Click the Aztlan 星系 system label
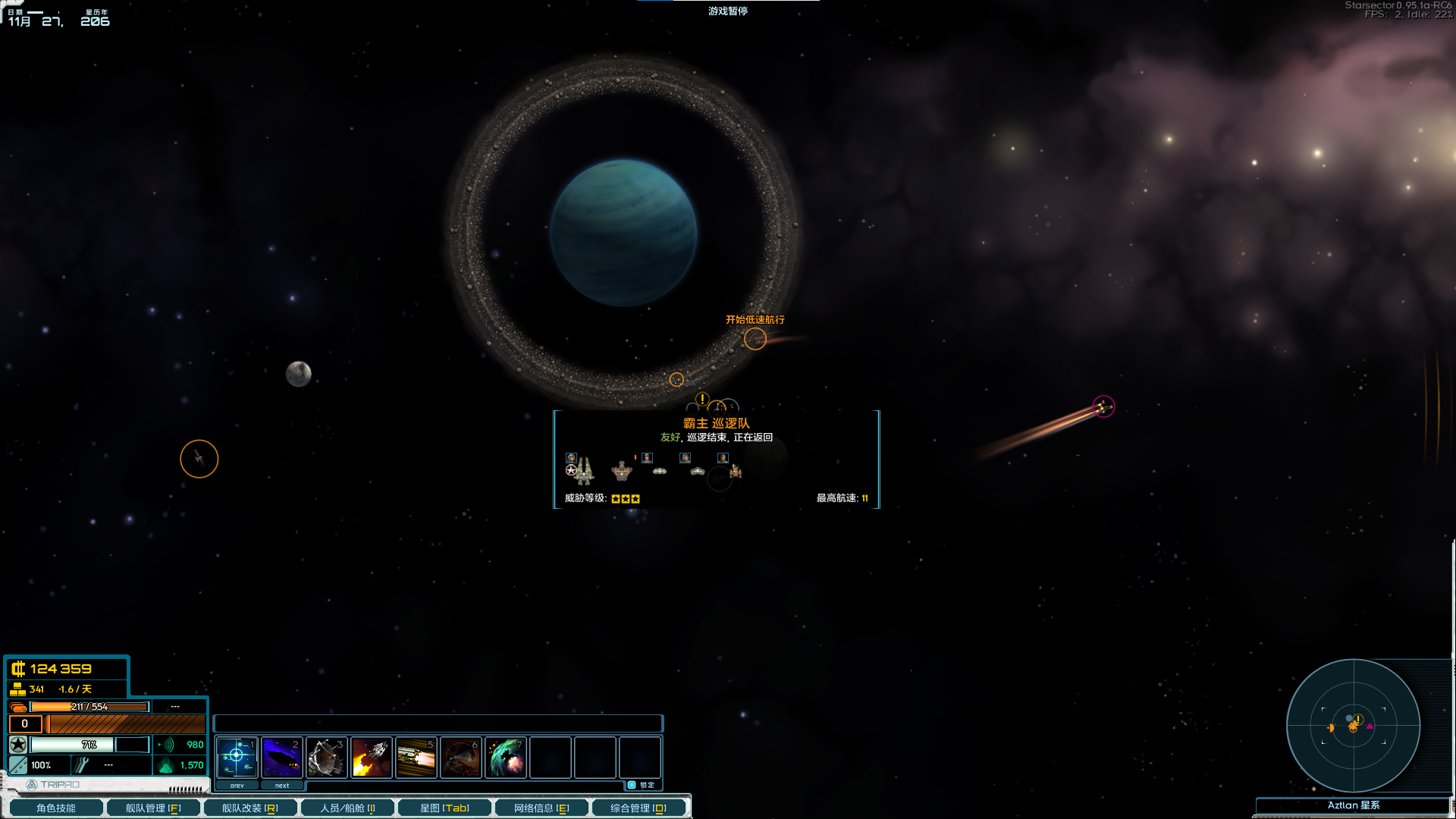Image resolution: width=1456 pixels, height=819 pixels. pos(1353,805)
